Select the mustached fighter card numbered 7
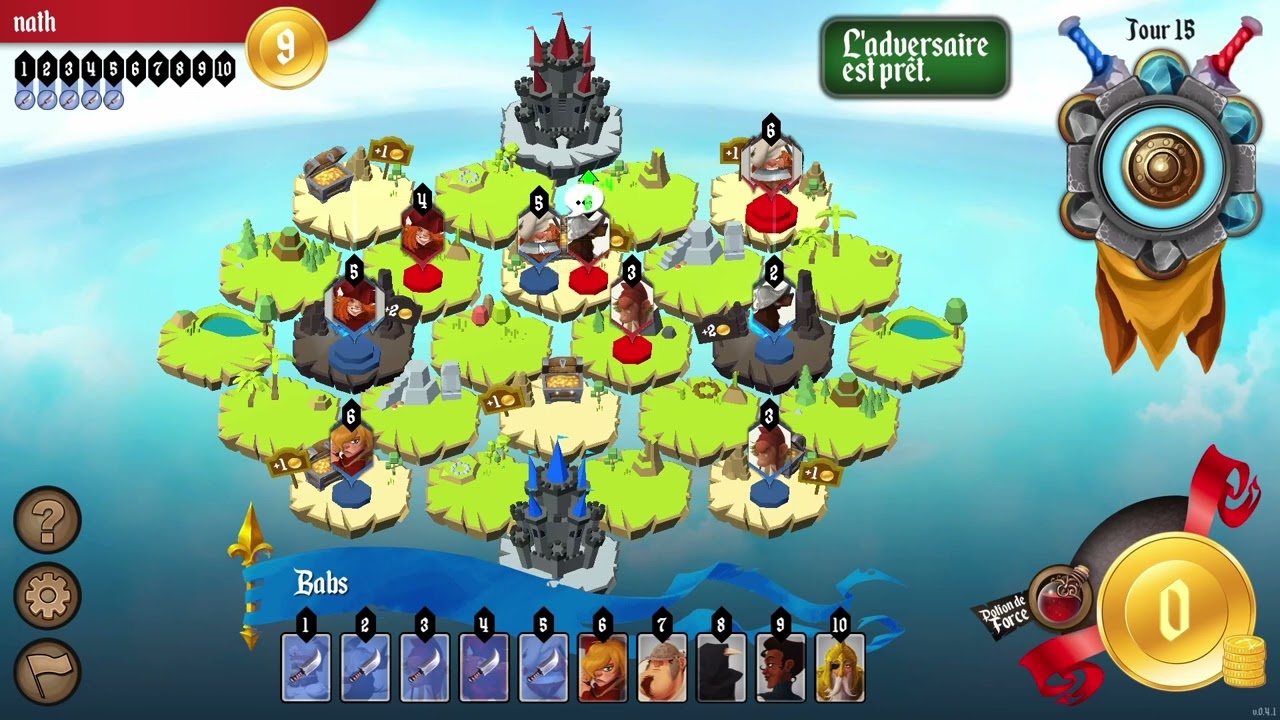 [x=662, y=667]
